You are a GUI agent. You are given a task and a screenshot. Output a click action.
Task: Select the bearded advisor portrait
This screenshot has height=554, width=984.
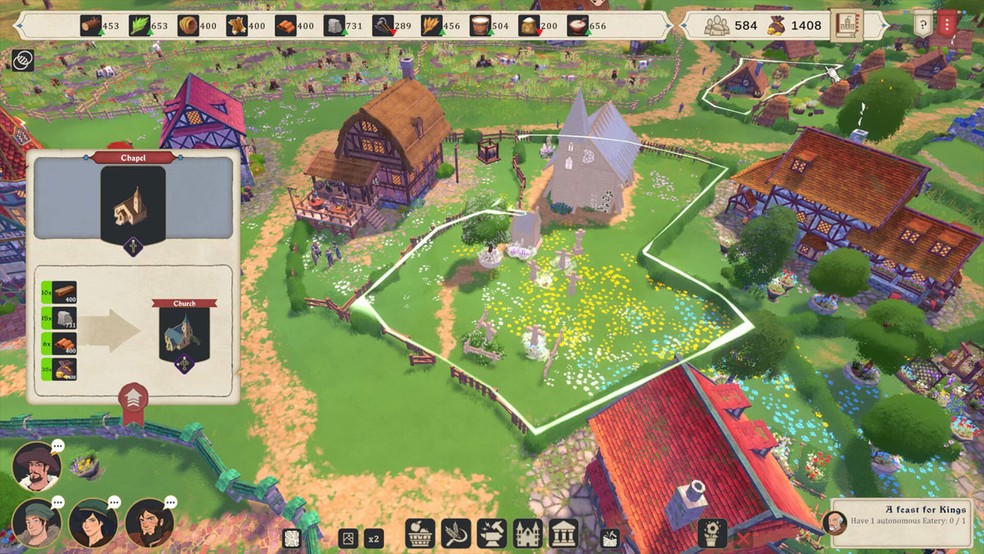coord(150,523)
